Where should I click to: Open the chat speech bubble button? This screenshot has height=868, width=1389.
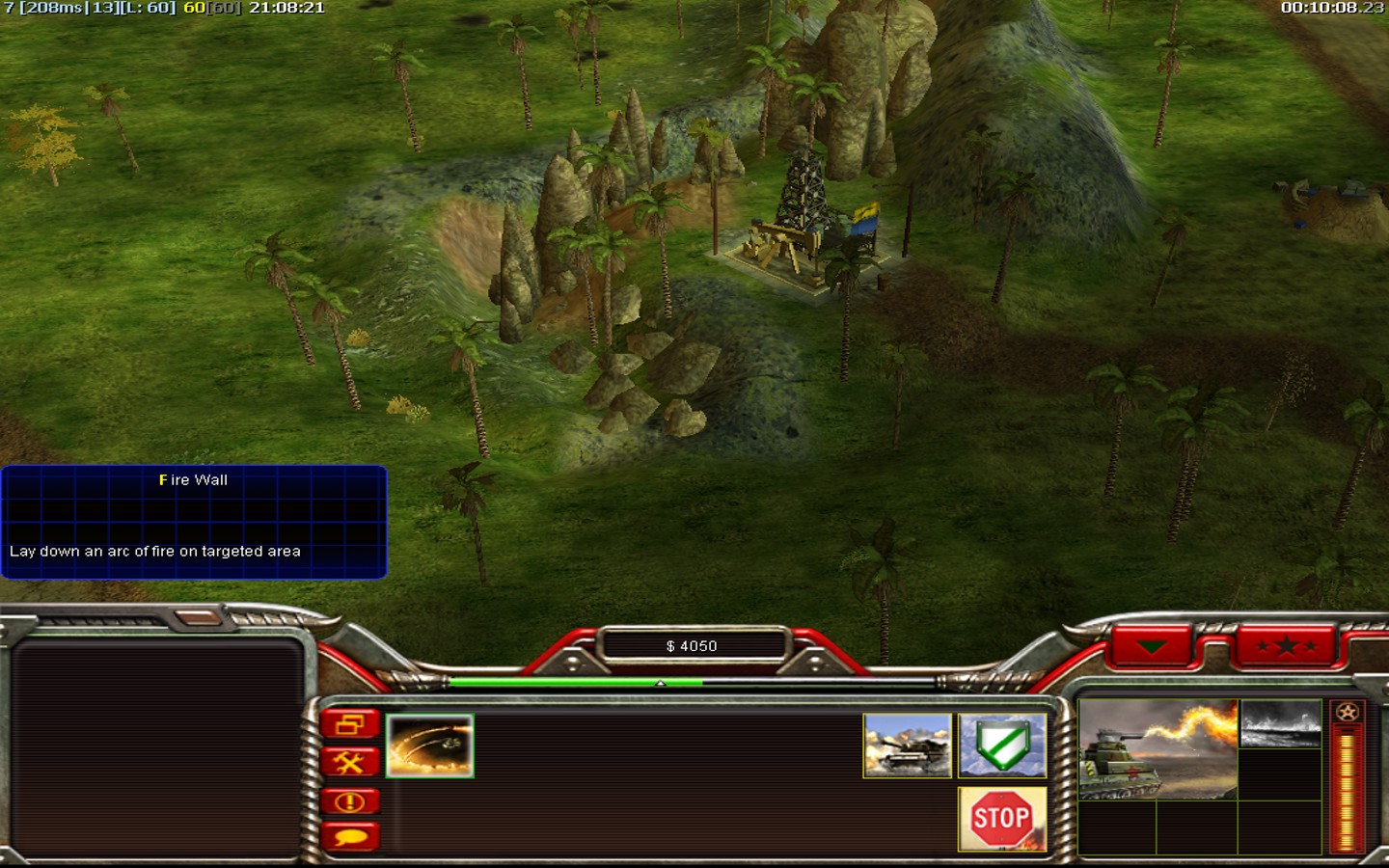click(349, 836)
